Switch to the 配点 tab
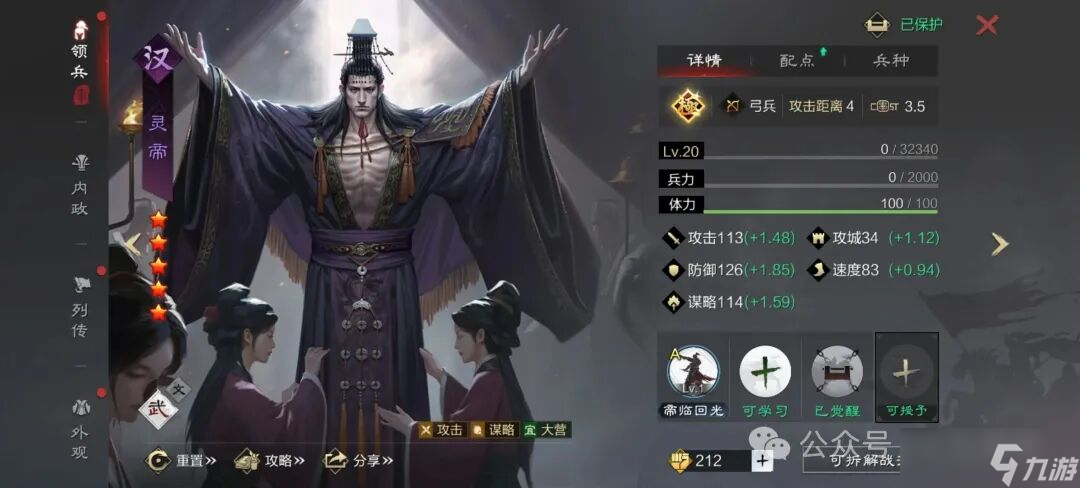This screenshot has height=488, width=1080. (x=797, y=61)
